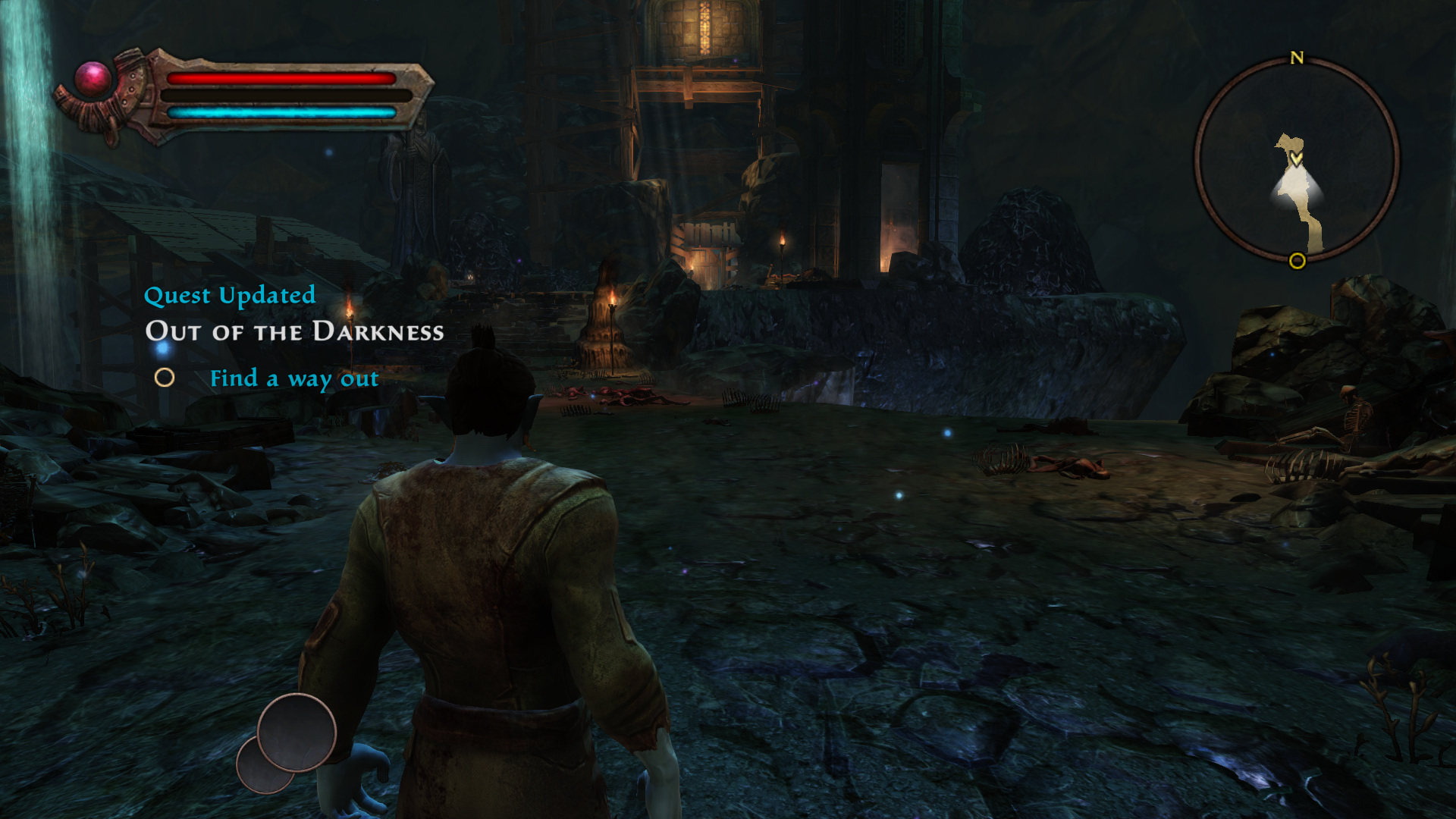Select the front circular ability slot
Image resolution: width=1456 pixels, height=819 pixels.
pyautogui.click(x=297, y=733)
